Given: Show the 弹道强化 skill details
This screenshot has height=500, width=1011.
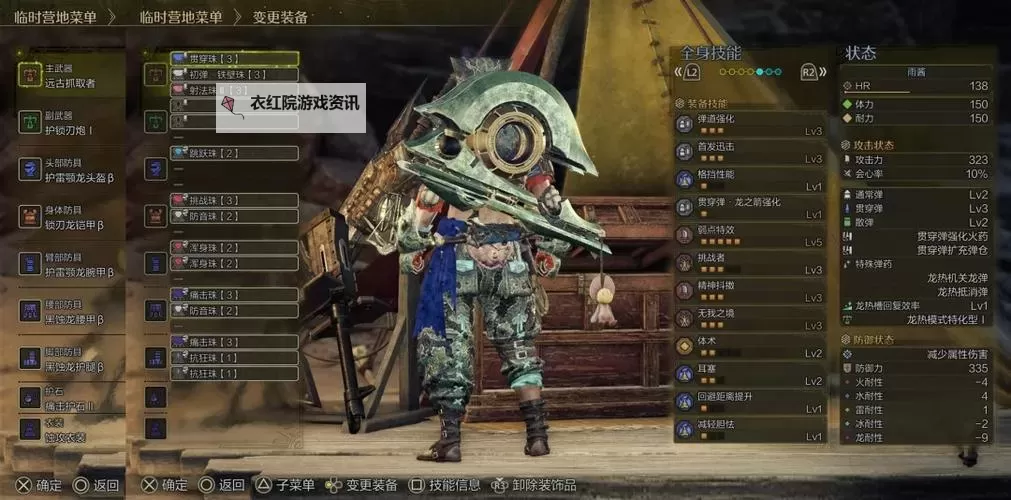Looking at the screenshot, I should tap(750, 124).
